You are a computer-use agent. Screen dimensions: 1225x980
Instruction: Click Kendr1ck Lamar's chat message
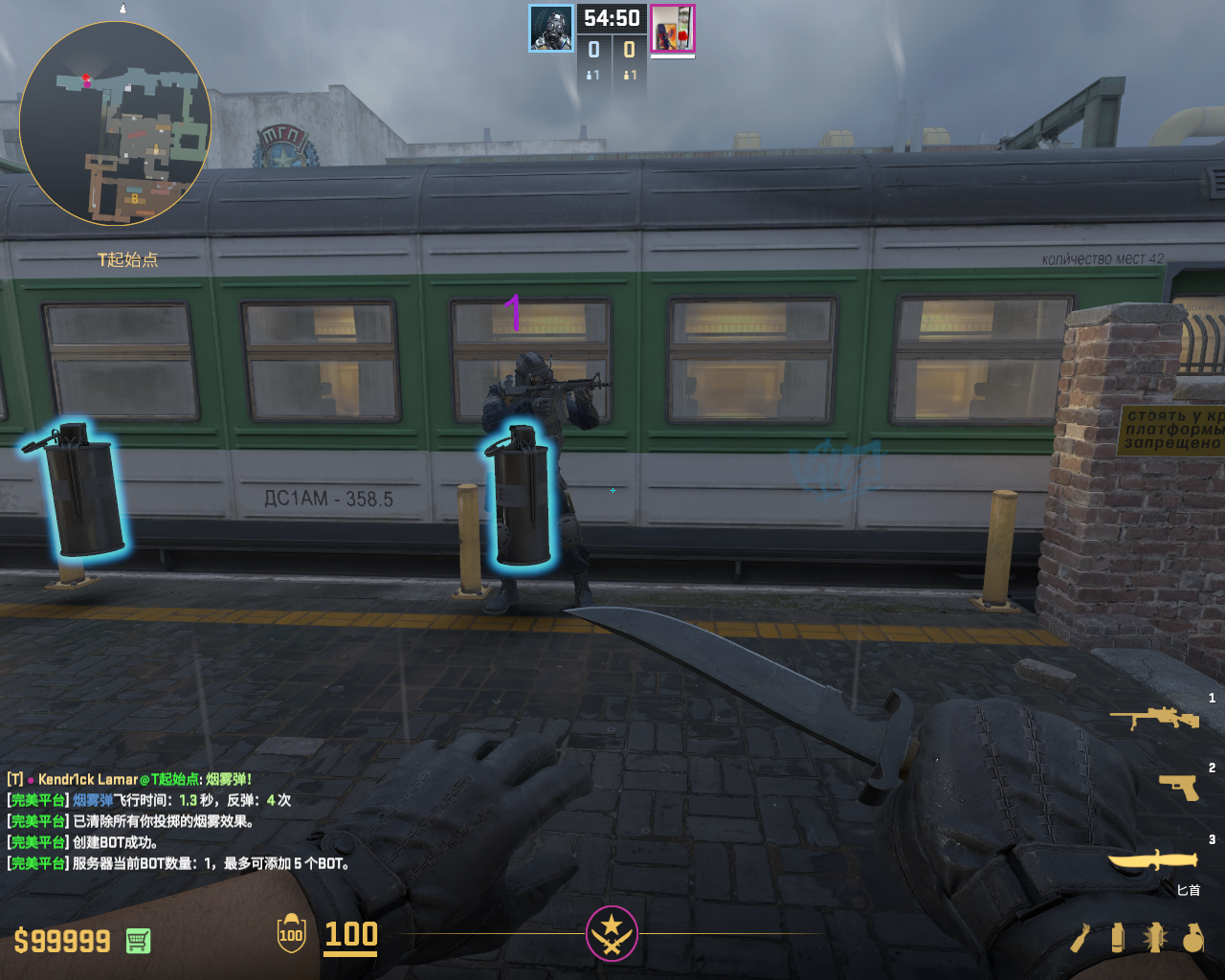click(x=129, y=779)
